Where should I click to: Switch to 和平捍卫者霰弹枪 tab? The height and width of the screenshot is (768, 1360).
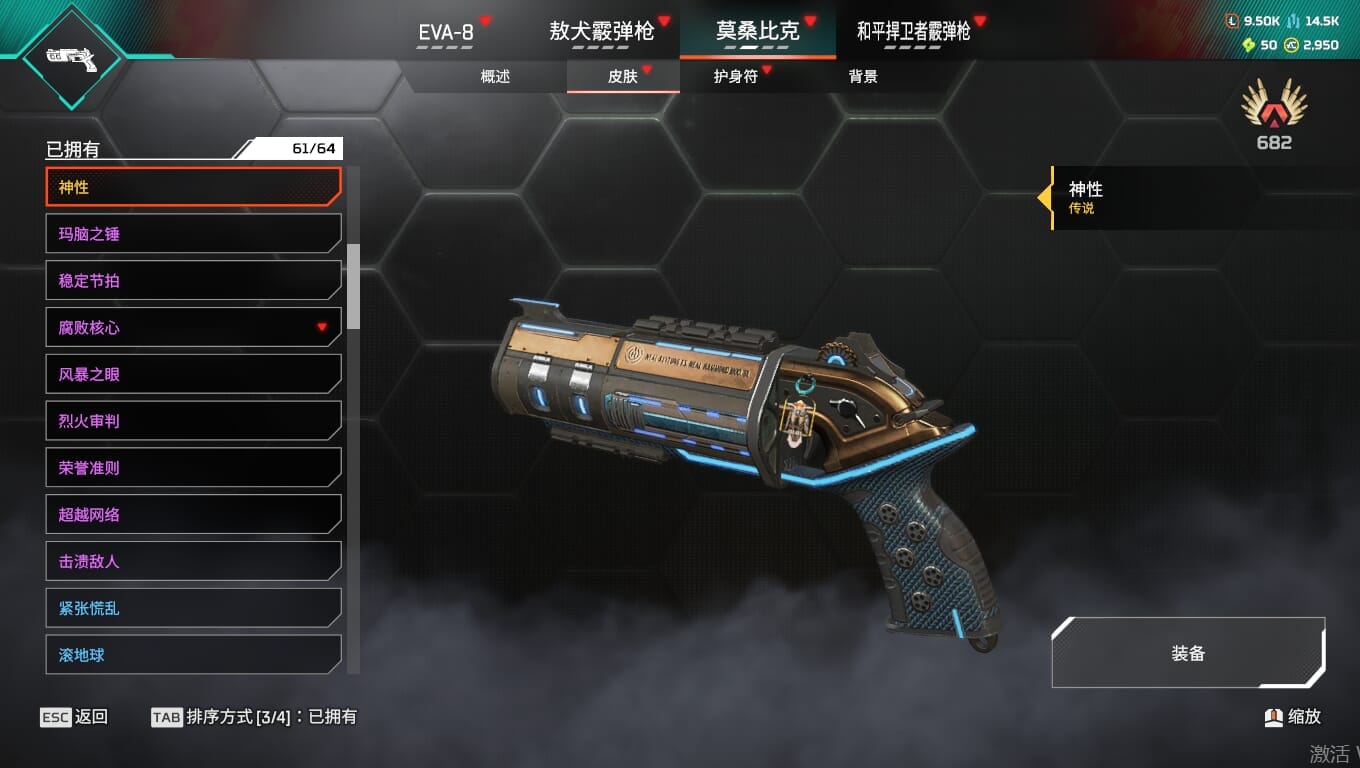[913, 32]
